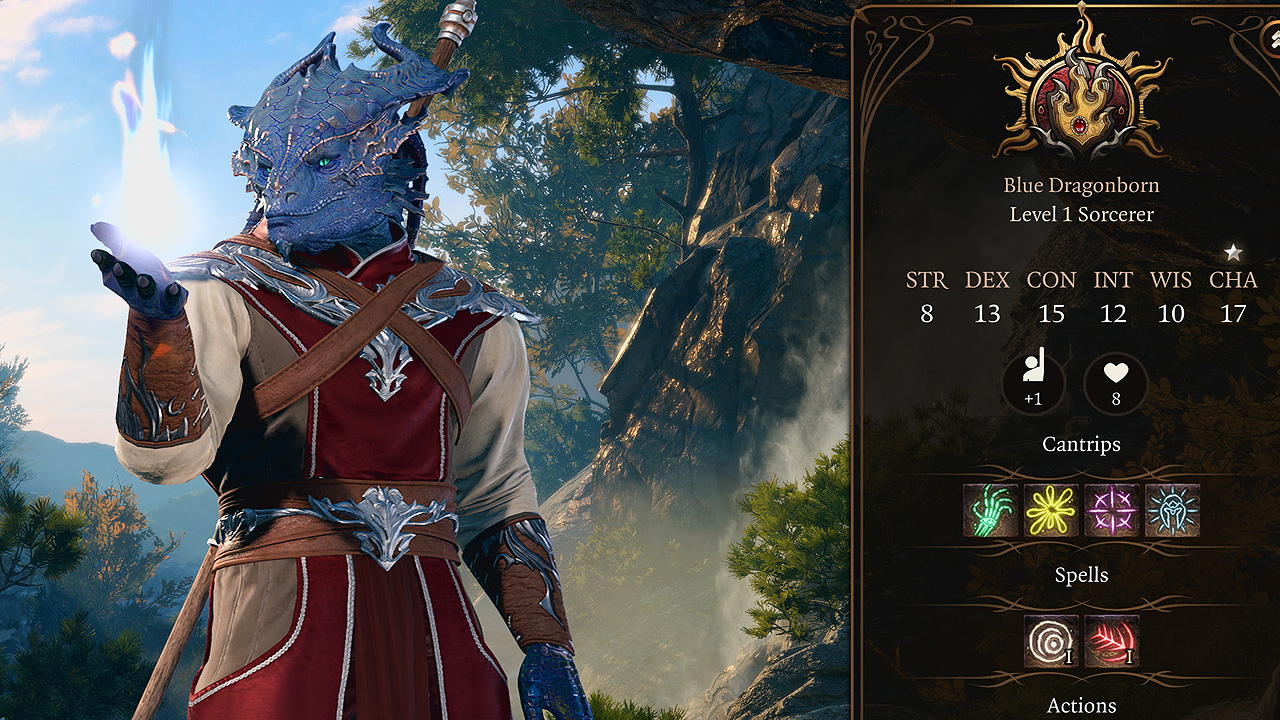This screenshot has height=720, width=1280.
Task: Toggle the star above the CHA ability
Action: tap(1232, 253)
